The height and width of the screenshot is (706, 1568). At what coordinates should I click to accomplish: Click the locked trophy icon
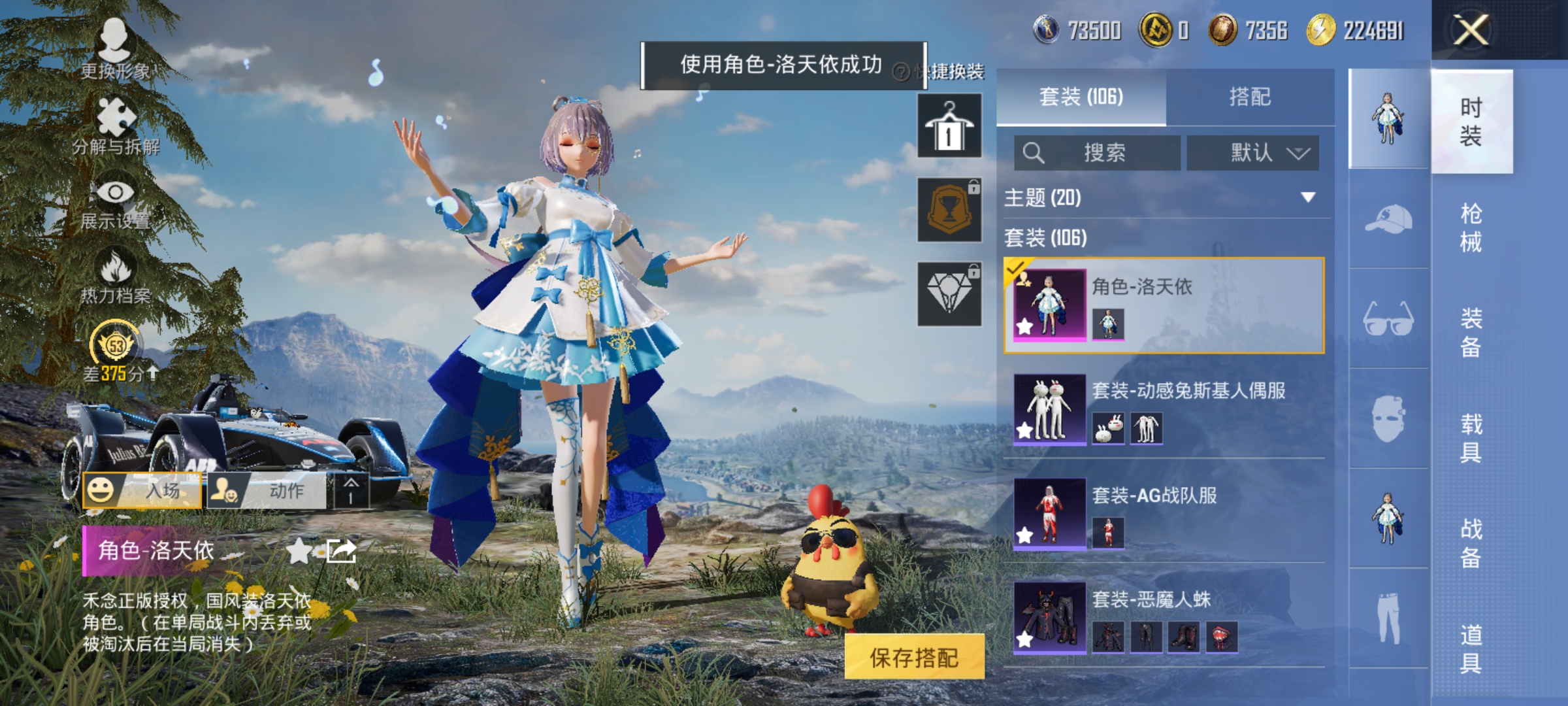coord(949,209)
